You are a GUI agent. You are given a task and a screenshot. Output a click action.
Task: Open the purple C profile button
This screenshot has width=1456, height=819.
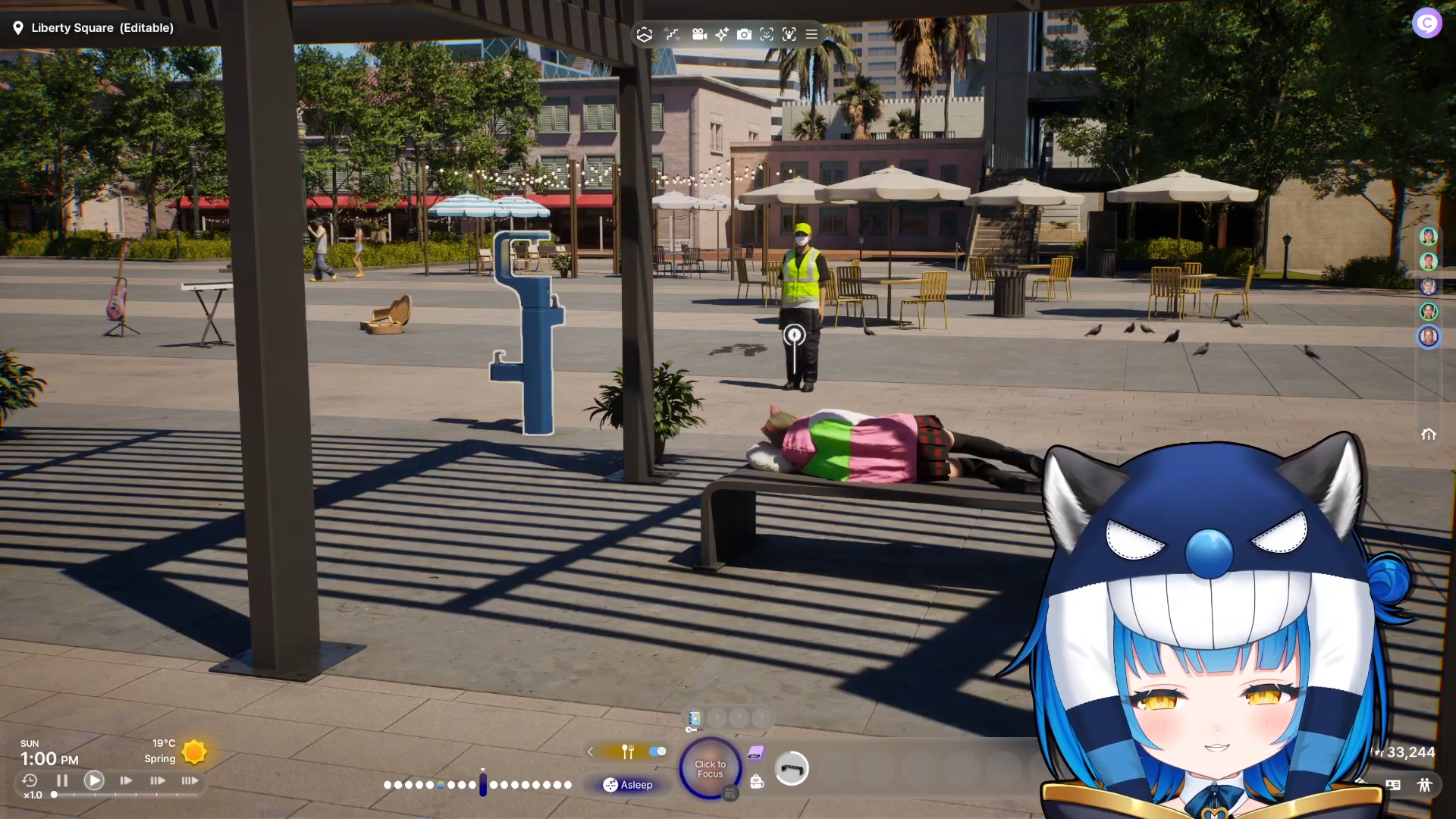pyautogui.click(x=1426, y=24)
